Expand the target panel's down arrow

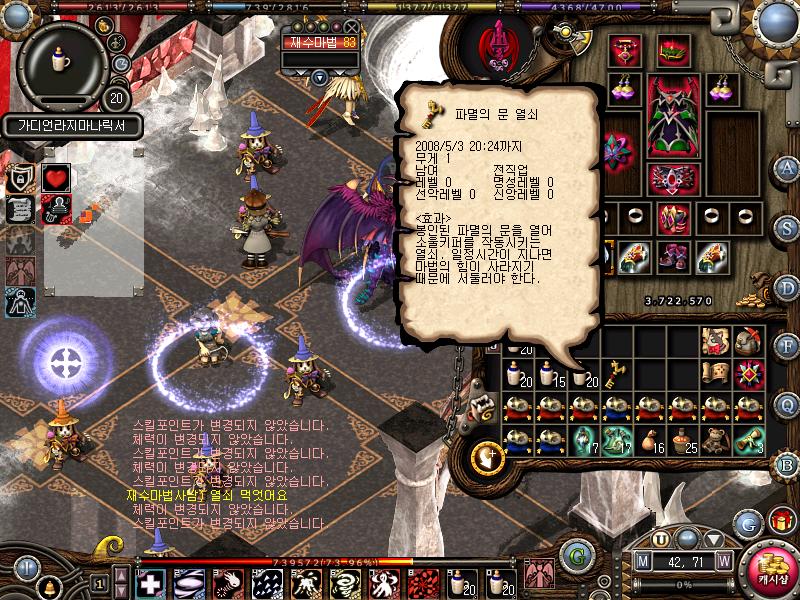click(x=319, y=76)
